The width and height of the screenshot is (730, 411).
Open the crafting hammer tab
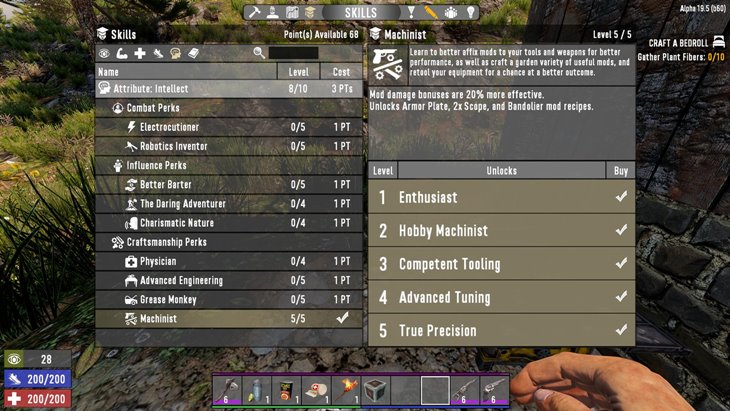[x=254, y=12]
